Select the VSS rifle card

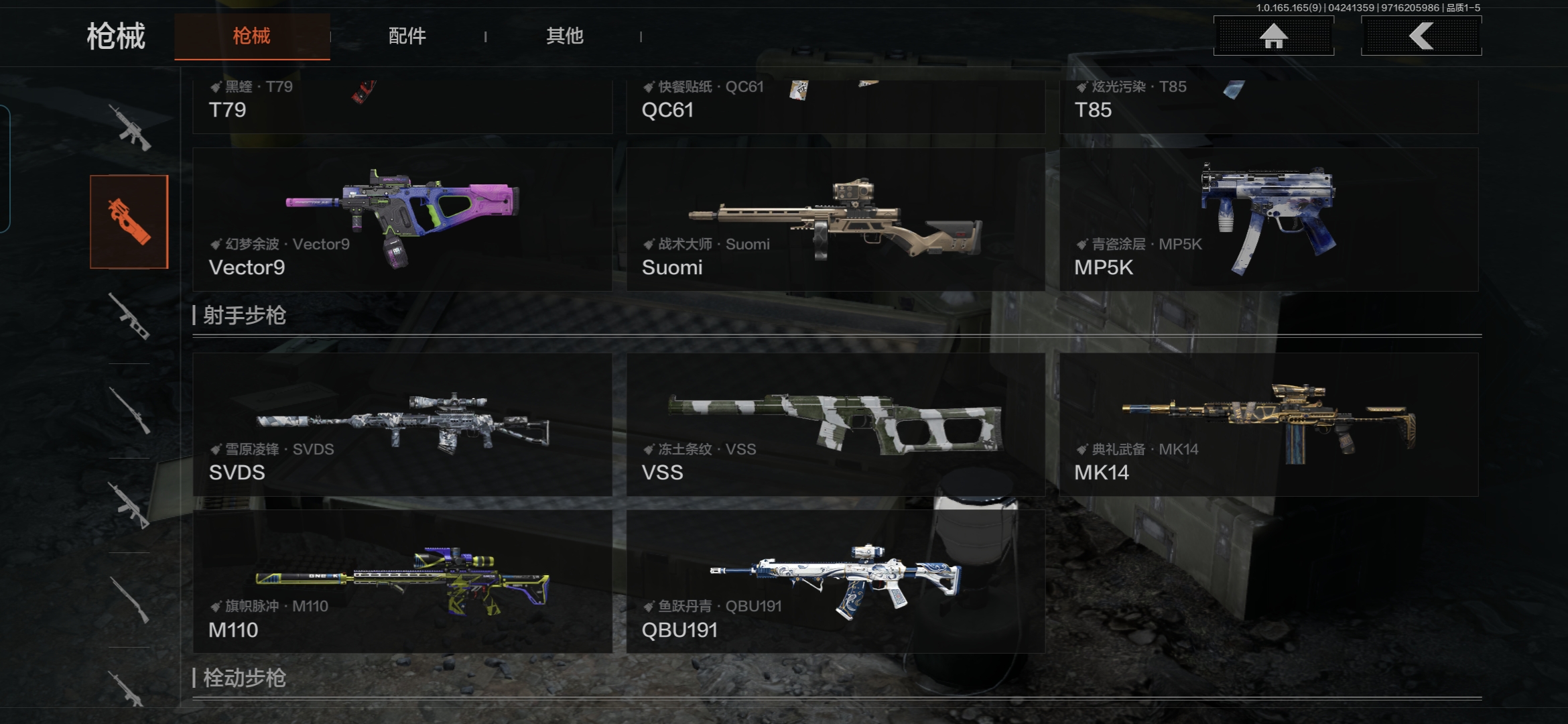[836, 425]
